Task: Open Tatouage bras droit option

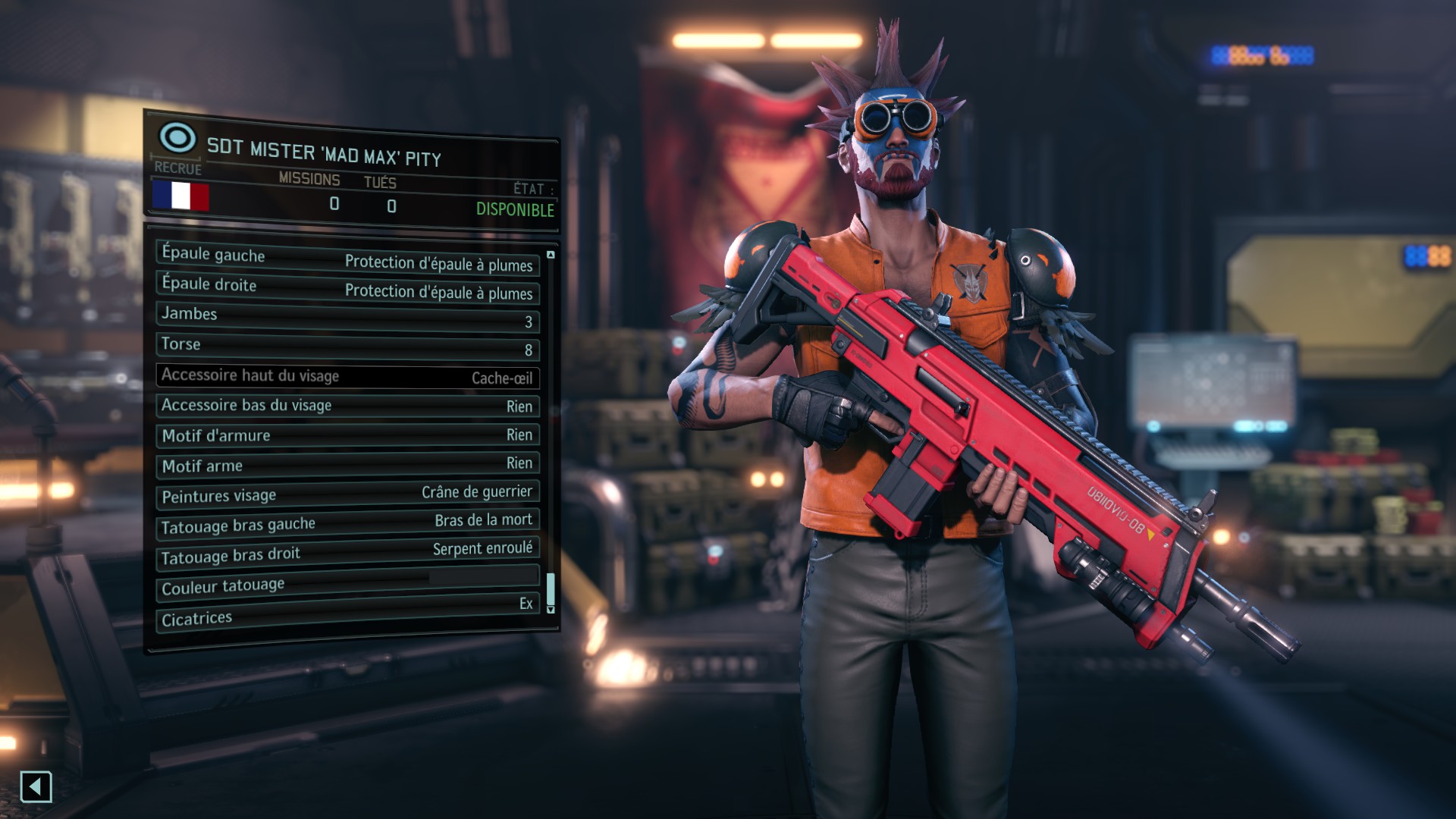Action: (347, 553)
